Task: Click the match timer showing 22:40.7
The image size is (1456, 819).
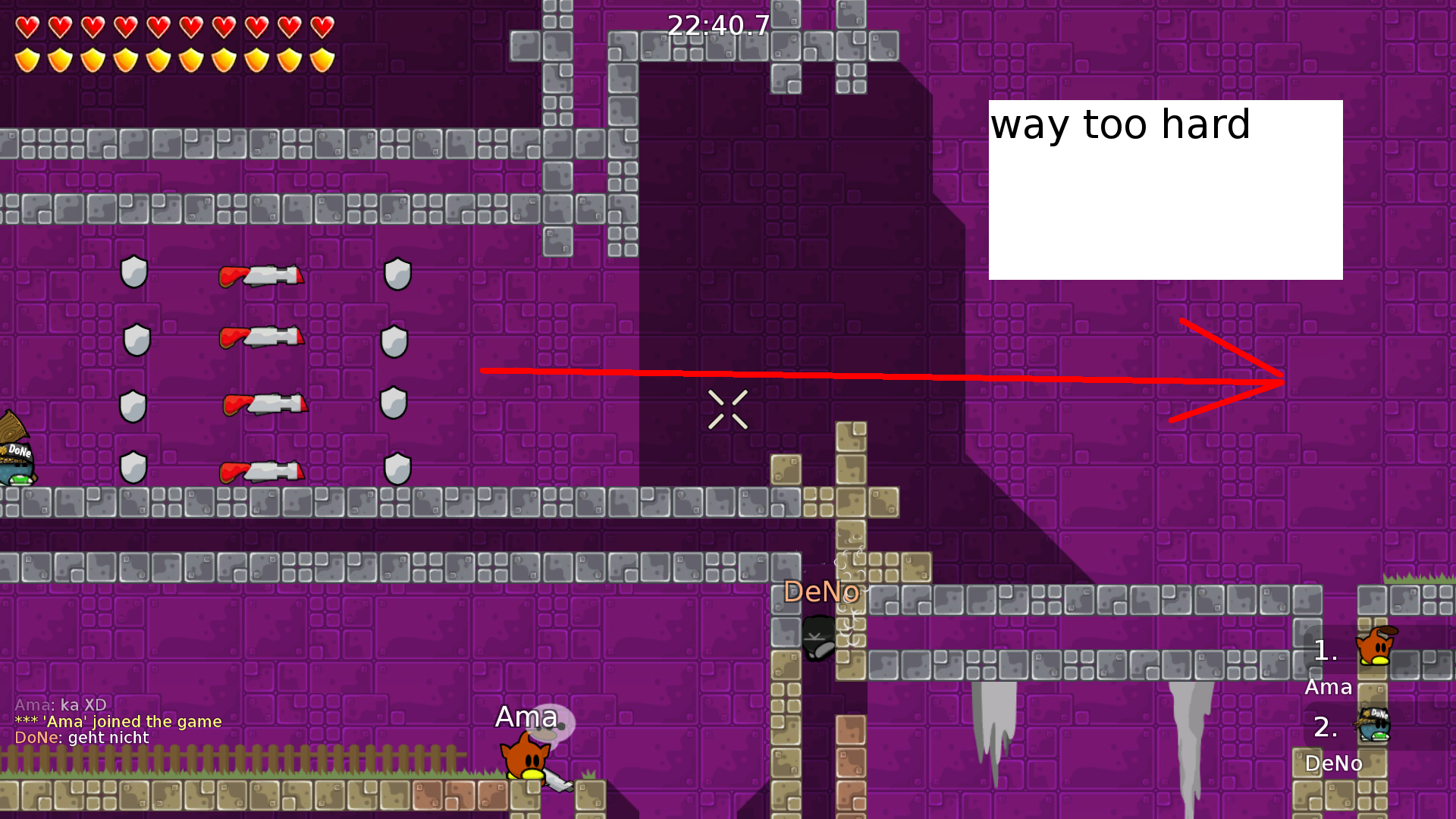Action: (x=717, y=27)
